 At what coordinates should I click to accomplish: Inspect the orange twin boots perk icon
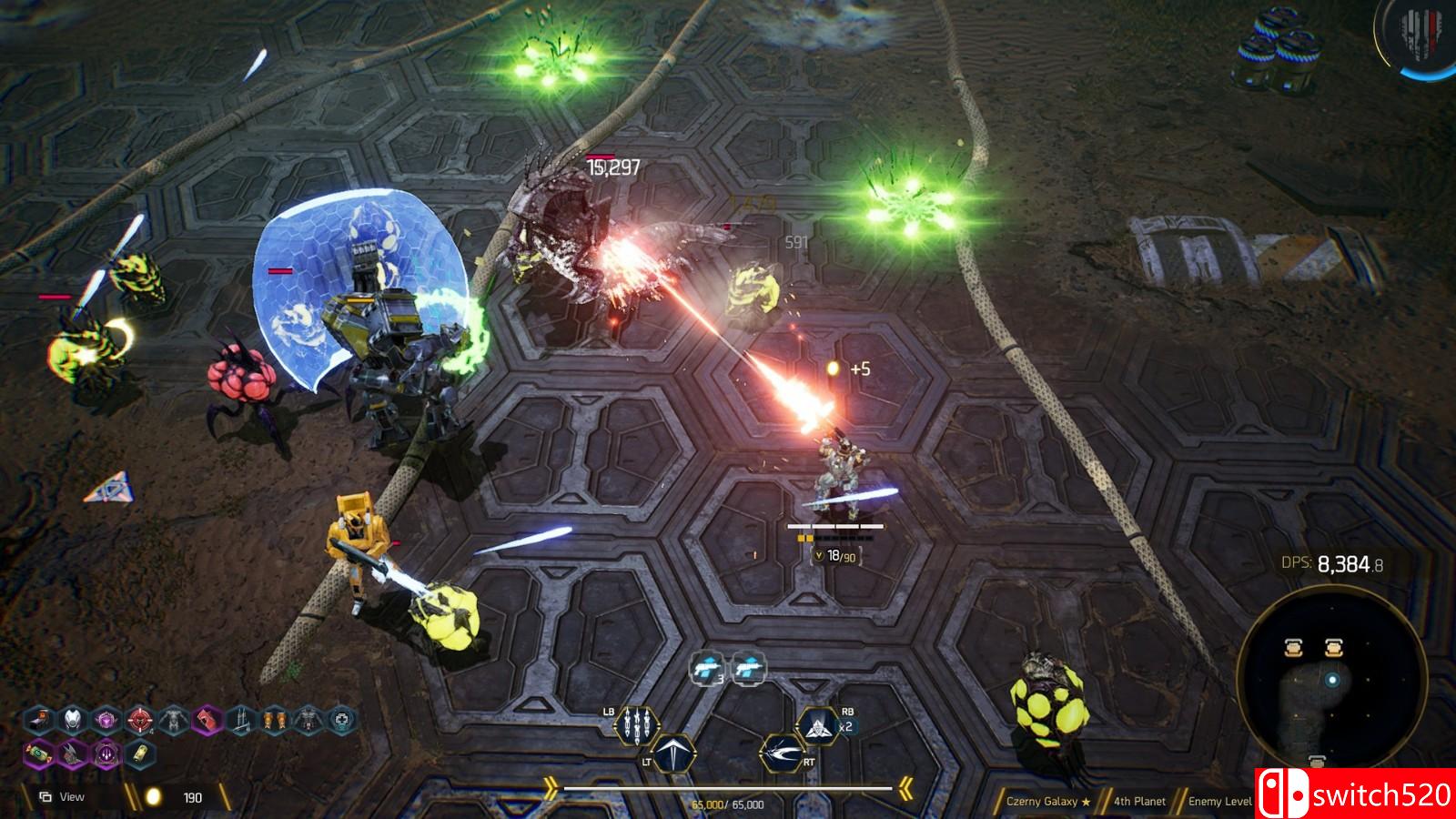coord(274,720)
